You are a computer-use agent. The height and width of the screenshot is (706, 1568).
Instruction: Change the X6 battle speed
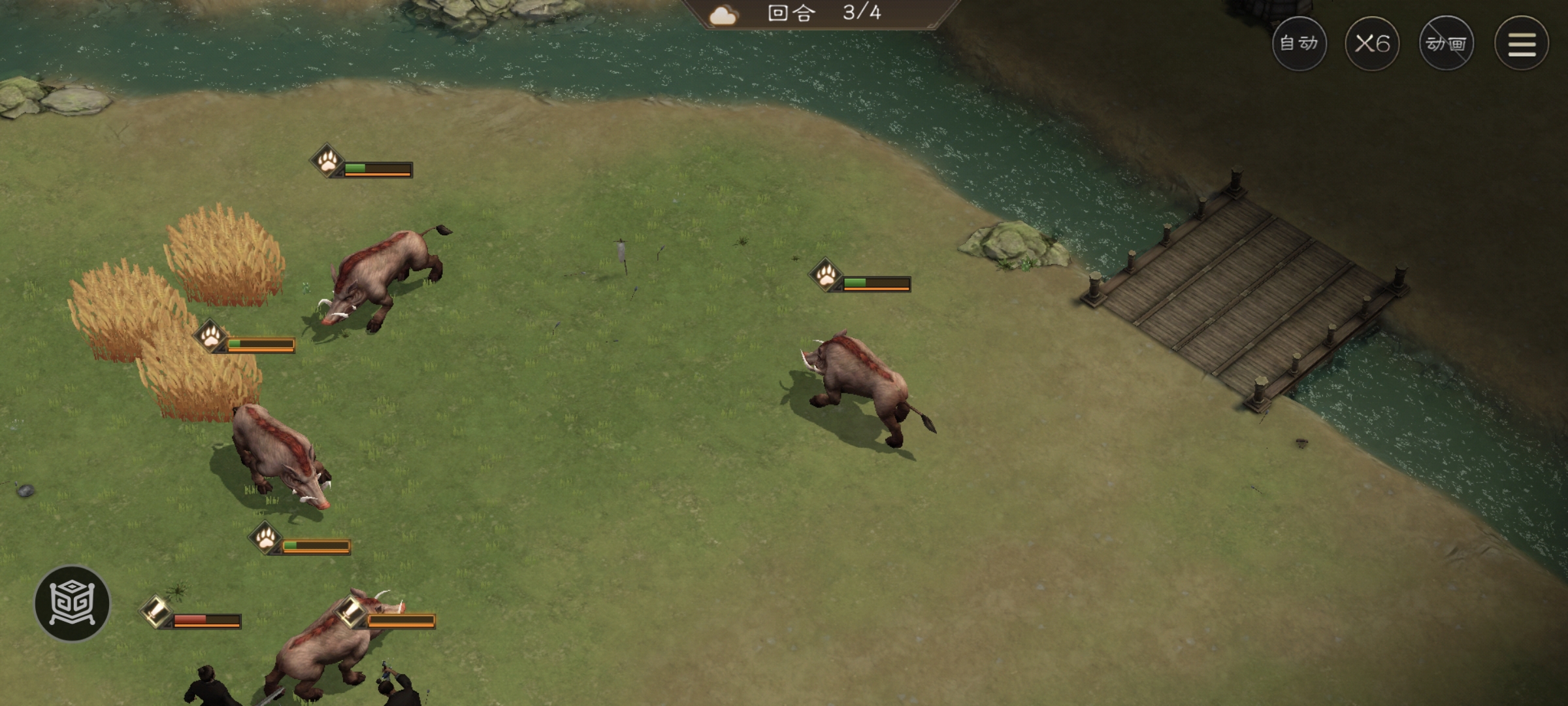click(x=1372, y=44)
